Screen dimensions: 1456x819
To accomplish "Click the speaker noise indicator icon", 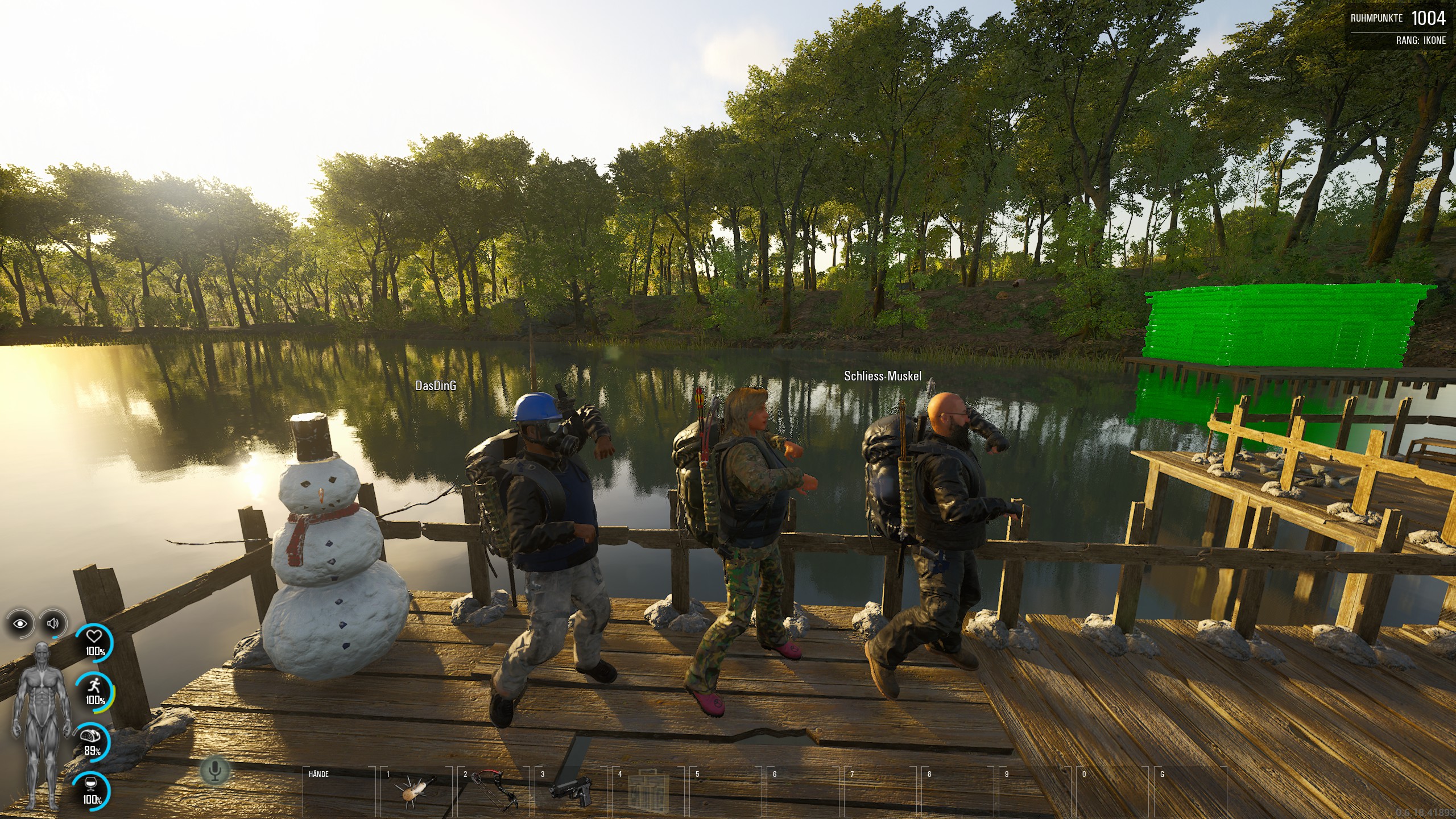I will pyautogui.click(x=53, y=623).
